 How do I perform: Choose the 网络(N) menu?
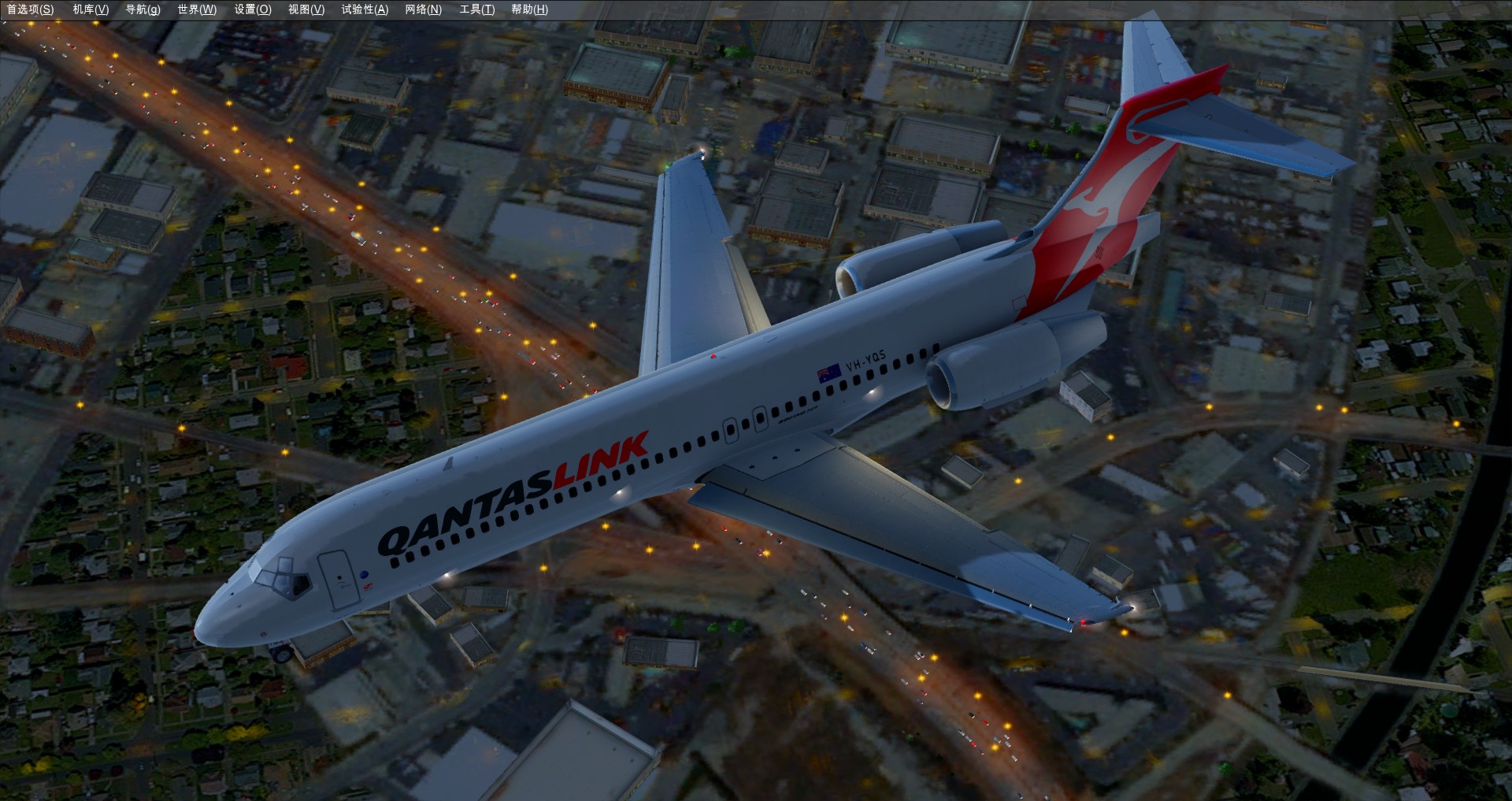pos(424,9)
